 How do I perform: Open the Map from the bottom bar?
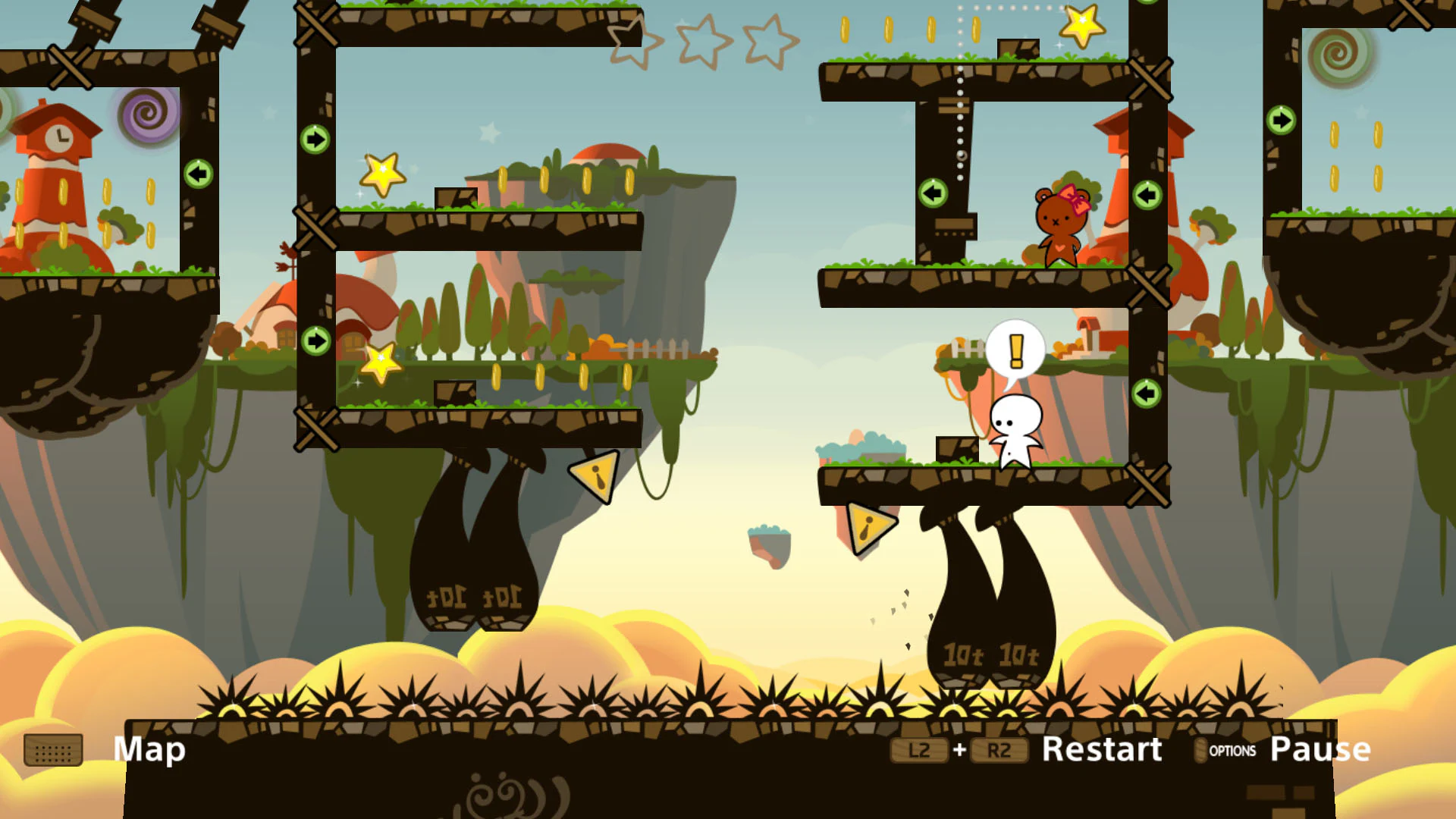[149, 749]
